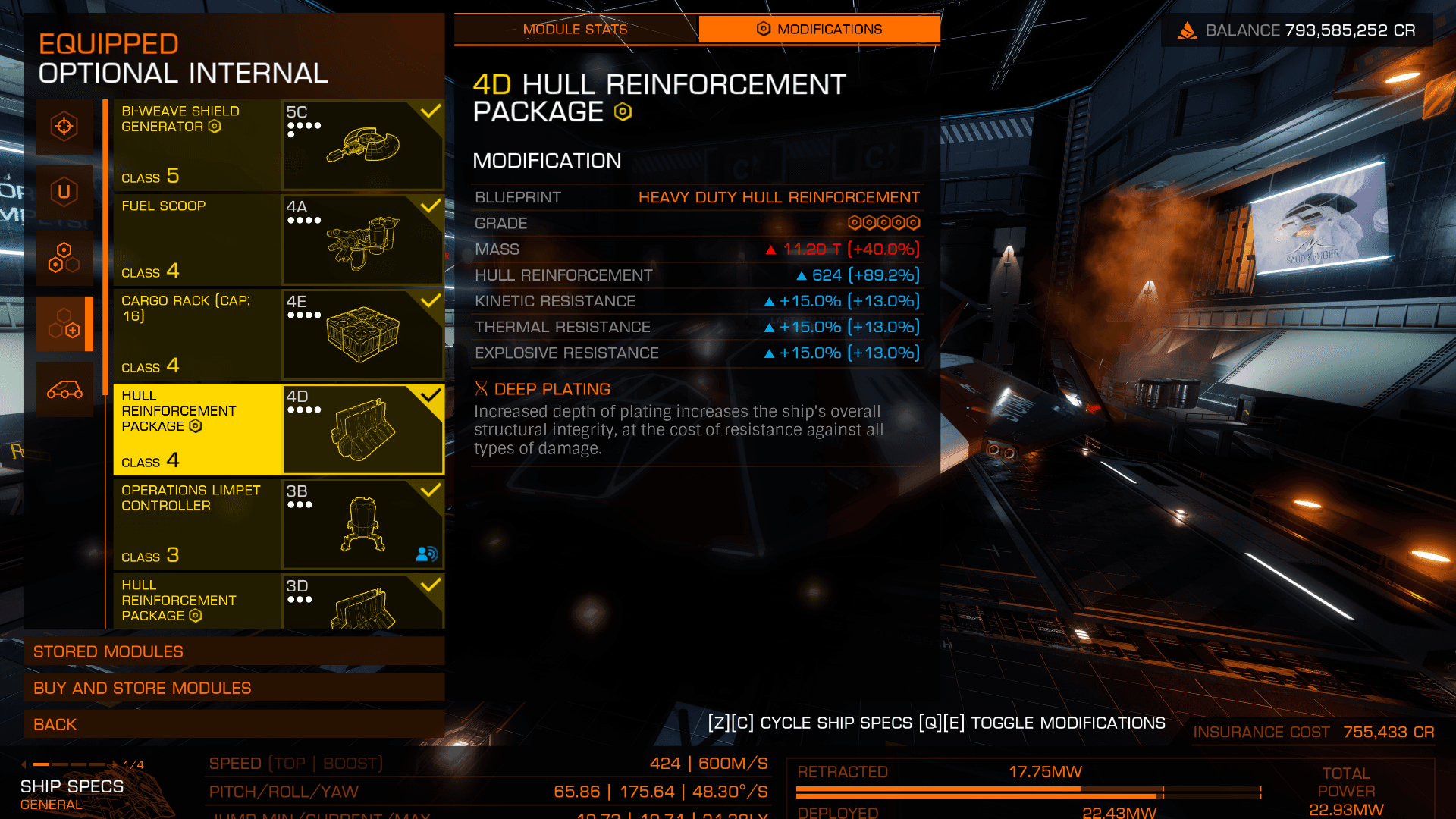This screenshot has height=819, width=1456.
Task: Go Back from outfitting
Action: tap(234, 724)
